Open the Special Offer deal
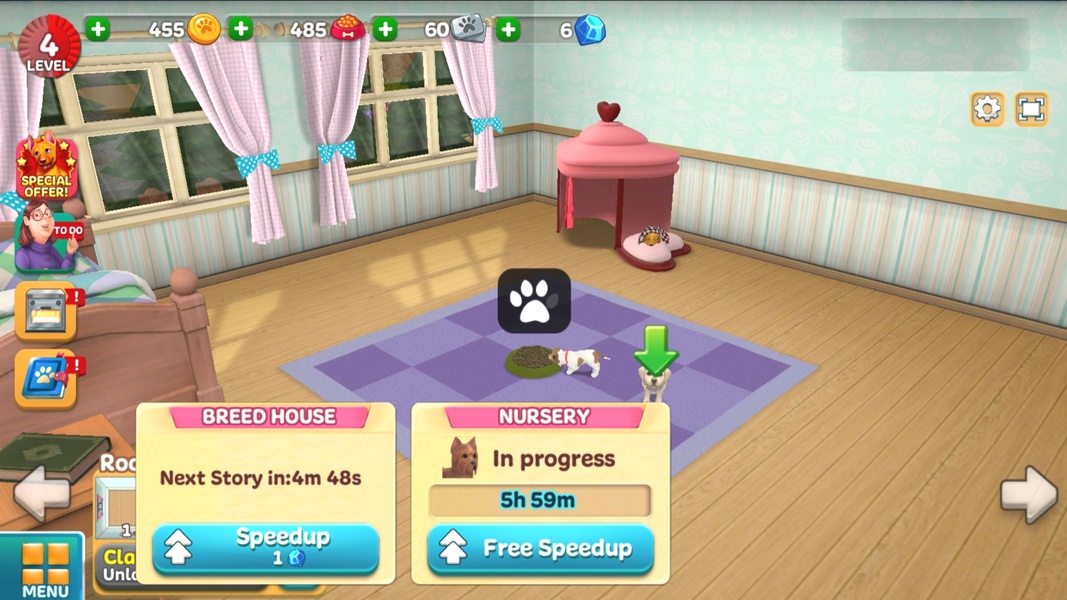 pos(46,167)
